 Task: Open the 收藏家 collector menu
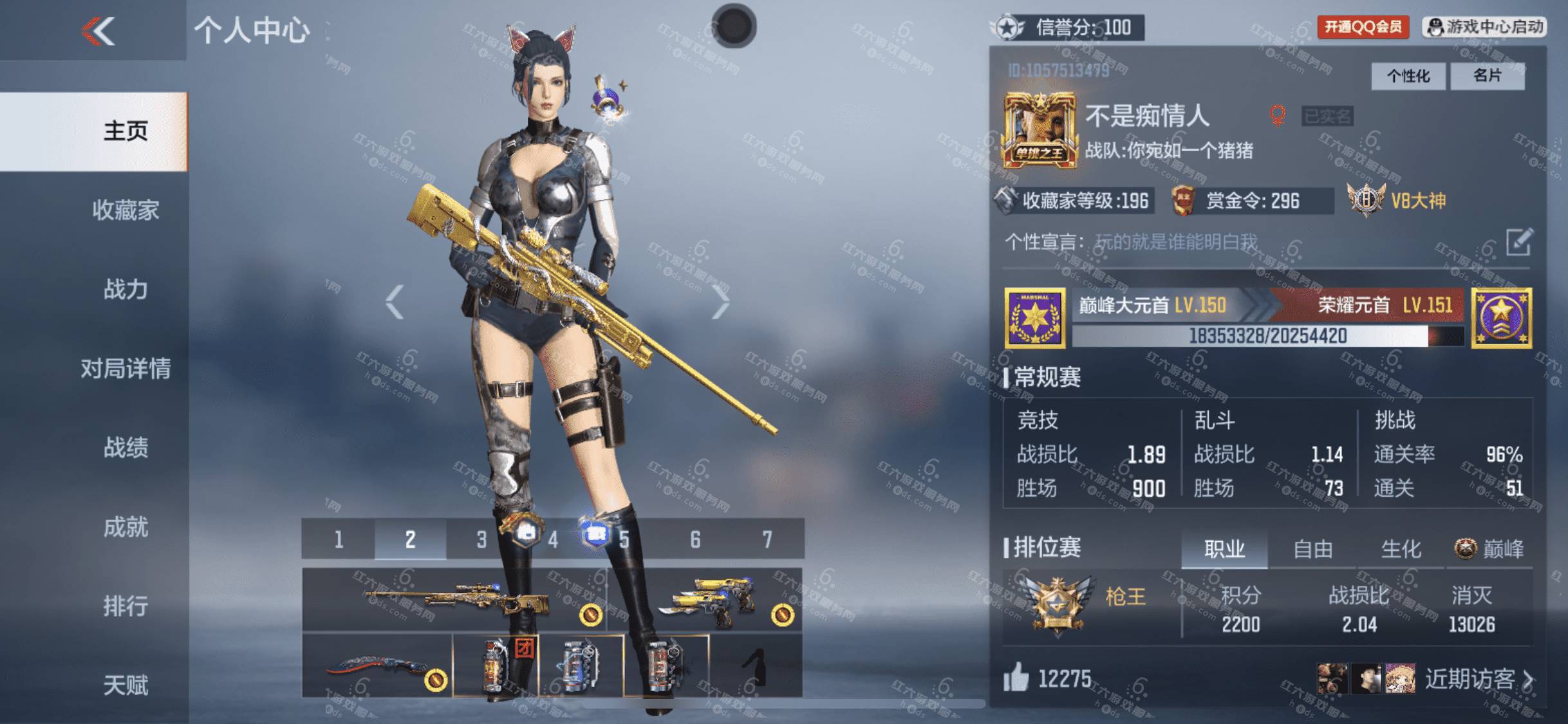(x=126, y=210)
